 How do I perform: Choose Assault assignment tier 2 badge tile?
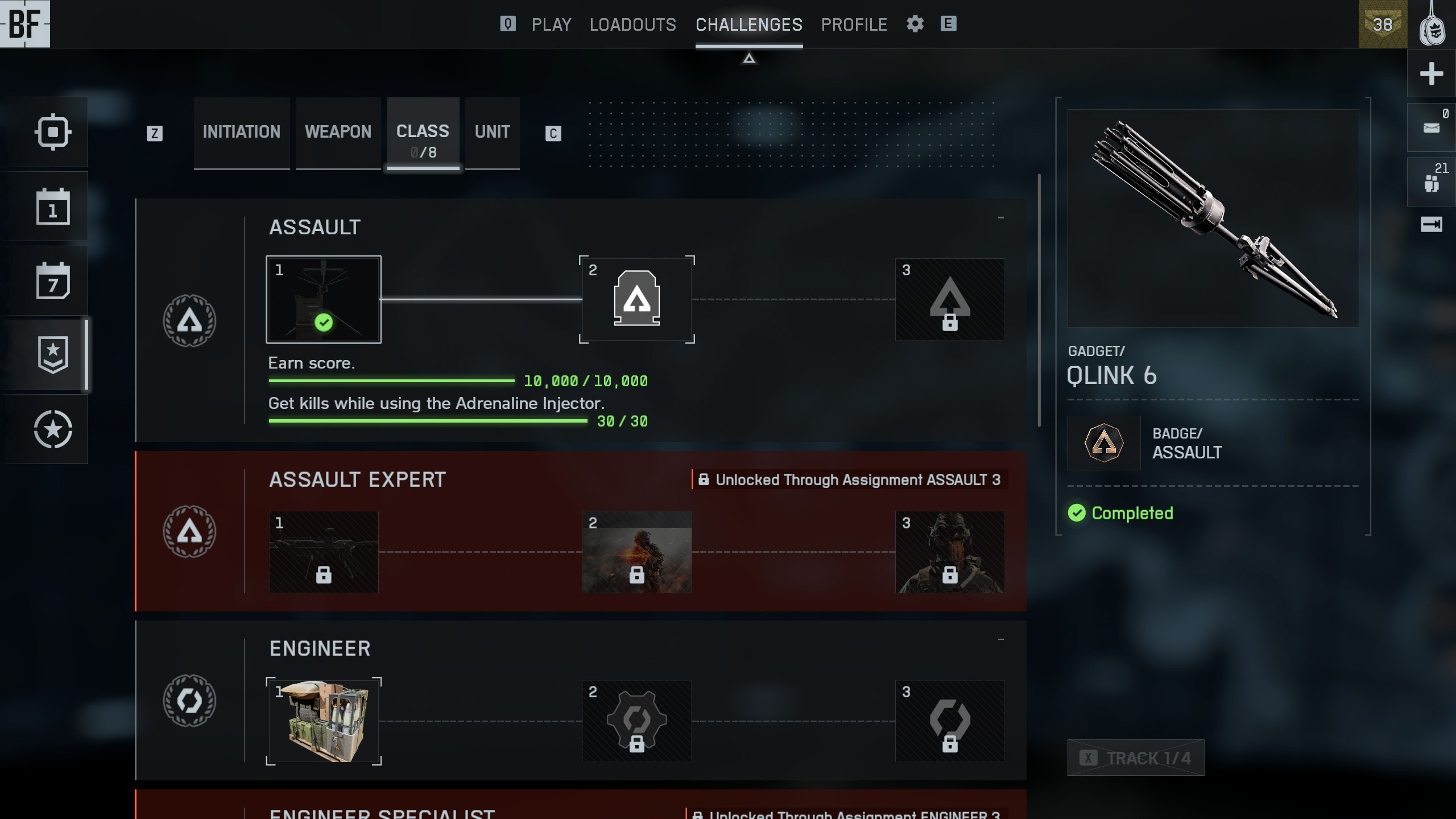click(636, 299)
